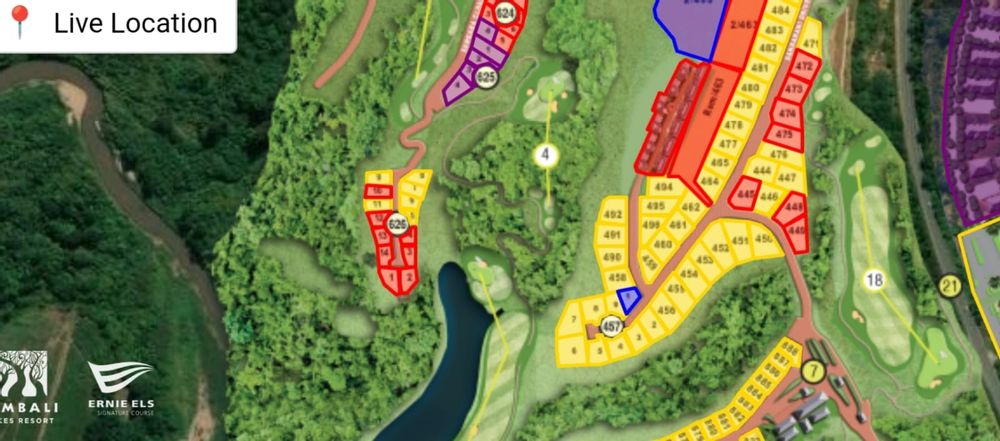Screen dimensions: 1000x441
Task: Select the hole 18 map marker
Action: pyautogui.click(x=877, y=280)
